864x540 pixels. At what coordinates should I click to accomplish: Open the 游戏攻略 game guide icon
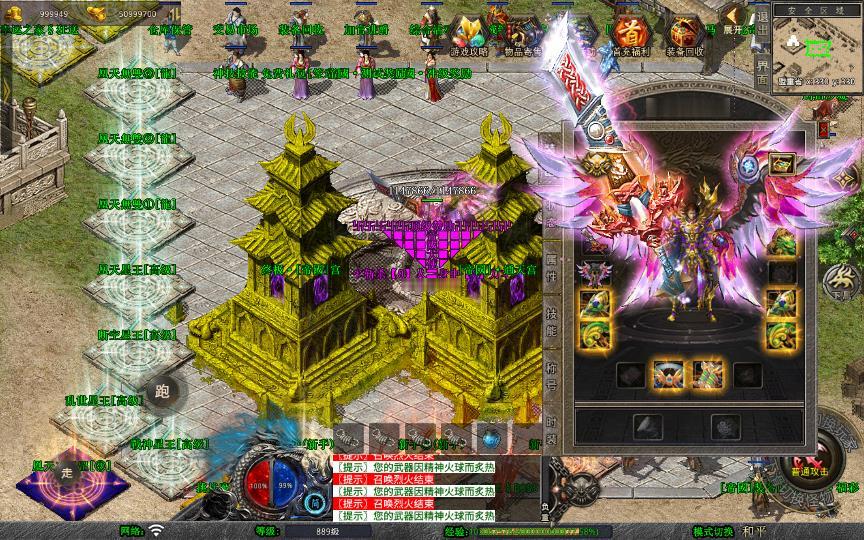point(469,36)
